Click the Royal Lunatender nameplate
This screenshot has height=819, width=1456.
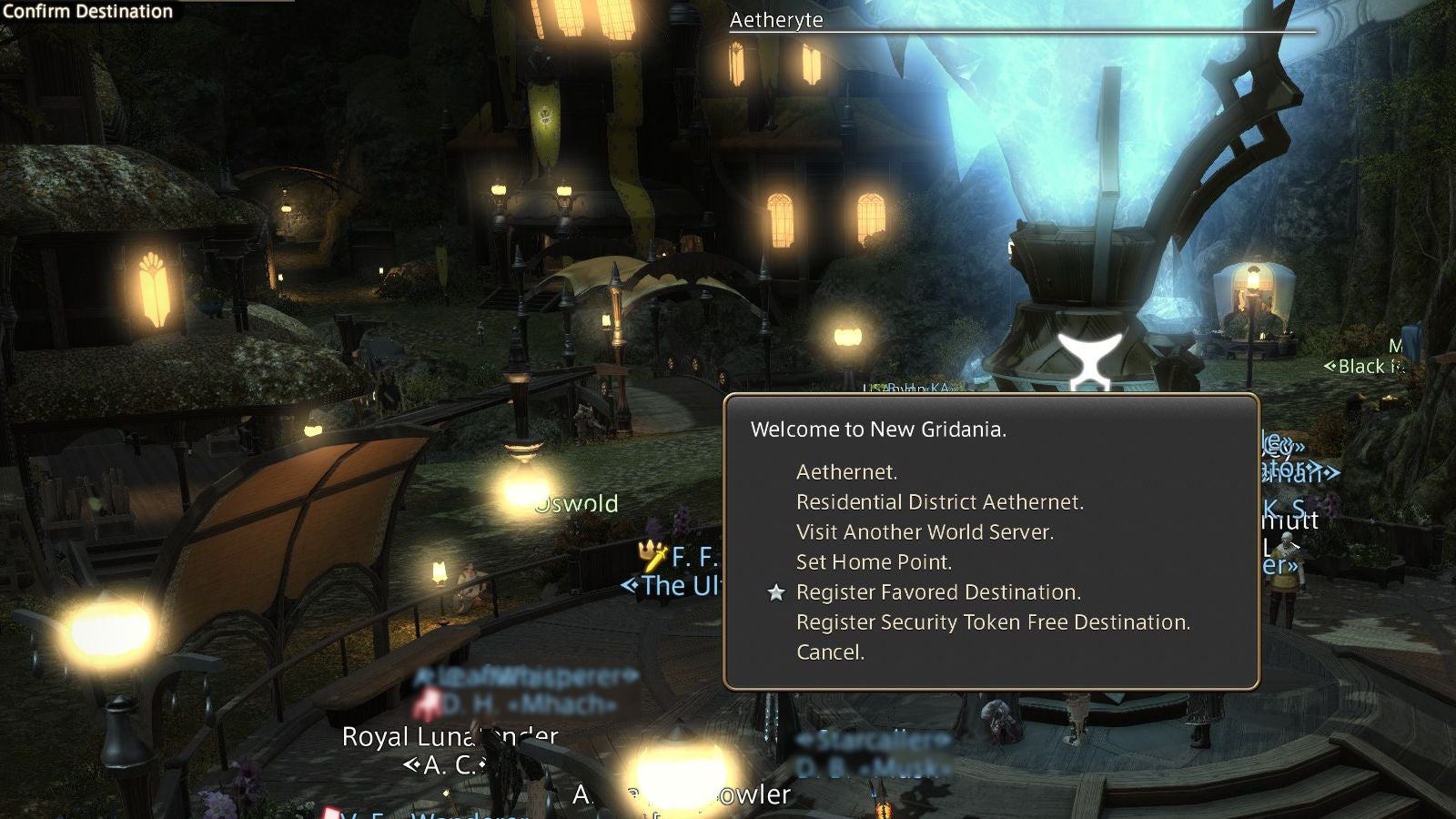(x=450, y=738)
